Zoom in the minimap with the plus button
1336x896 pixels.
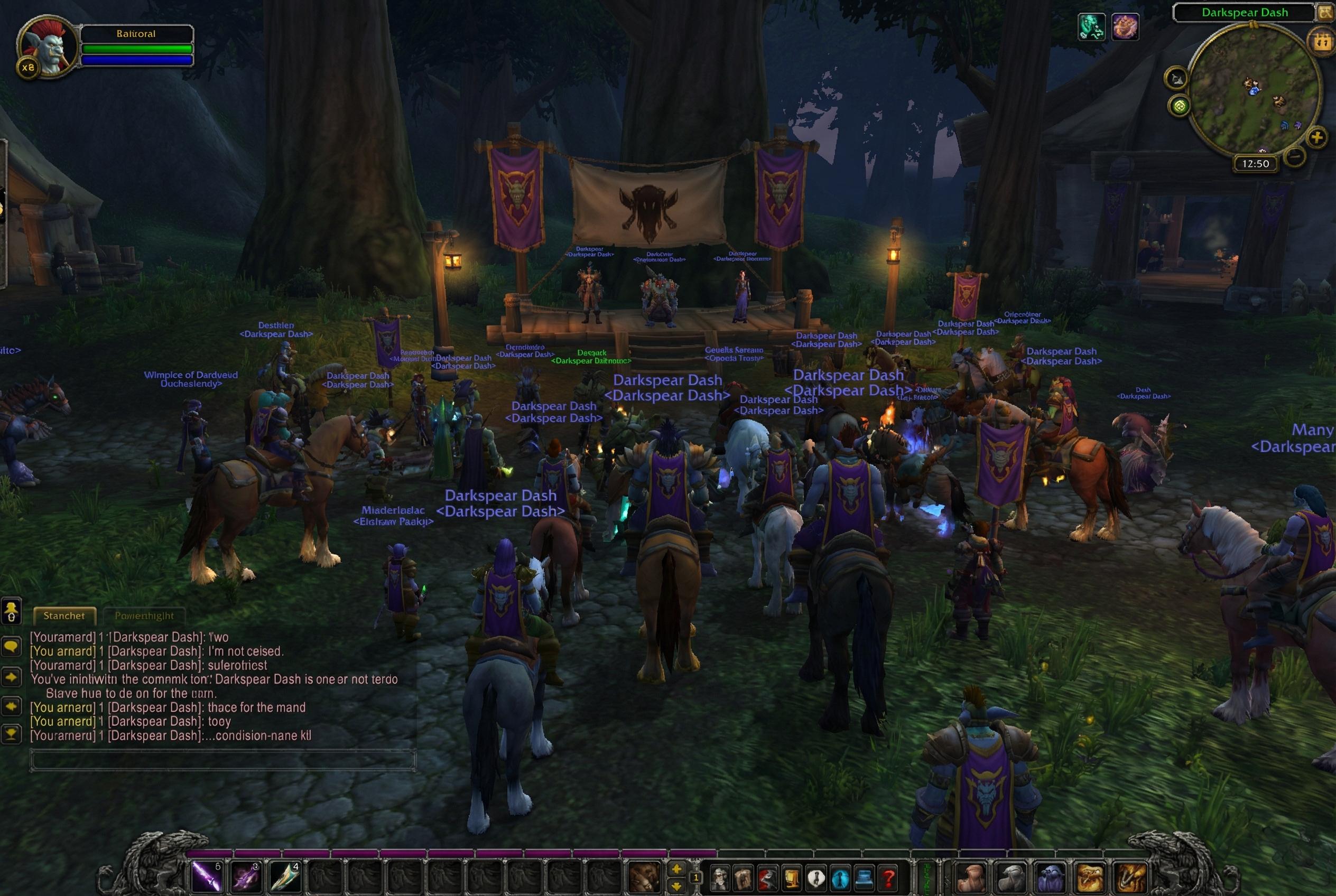[x=1316, y=138]
